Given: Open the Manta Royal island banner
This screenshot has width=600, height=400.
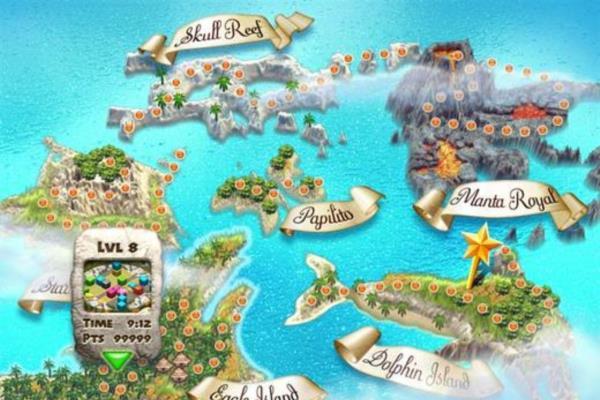Looking at the screenshot, I should click(x=497, y=198).
